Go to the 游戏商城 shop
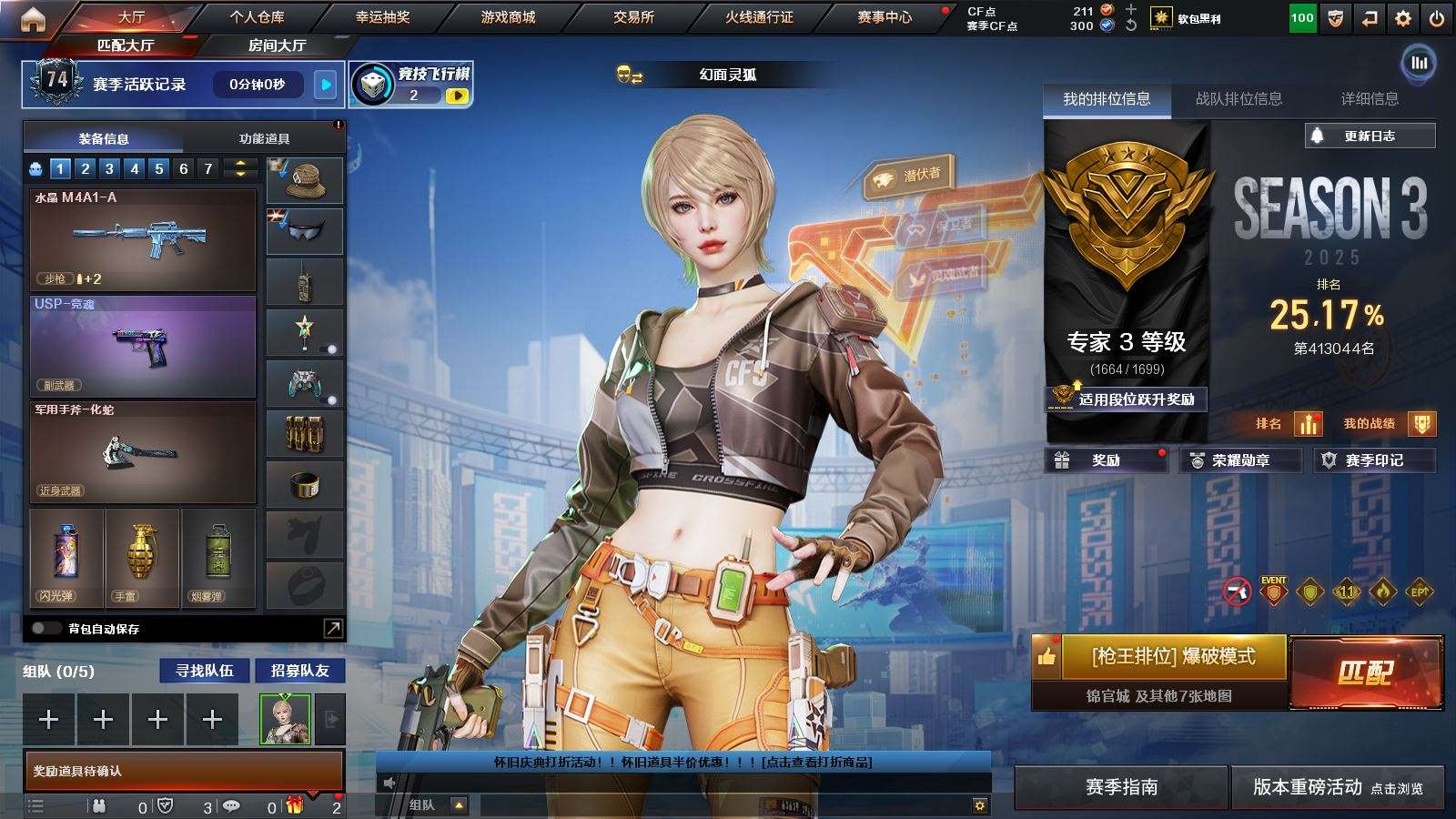This screenshot has width=1456, height=819. coord(508,16)
